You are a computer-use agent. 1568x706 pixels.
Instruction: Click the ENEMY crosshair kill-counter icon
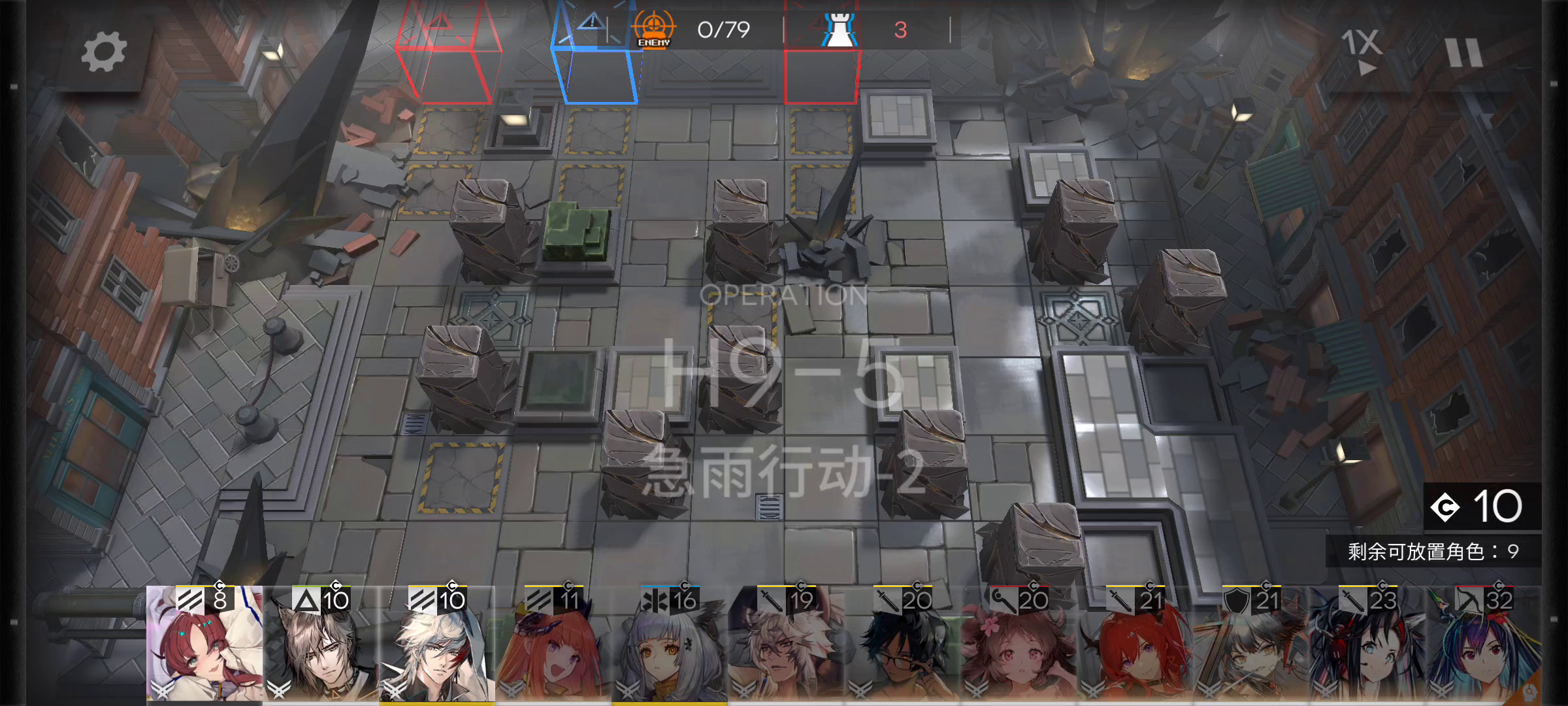tap(655, 29)
